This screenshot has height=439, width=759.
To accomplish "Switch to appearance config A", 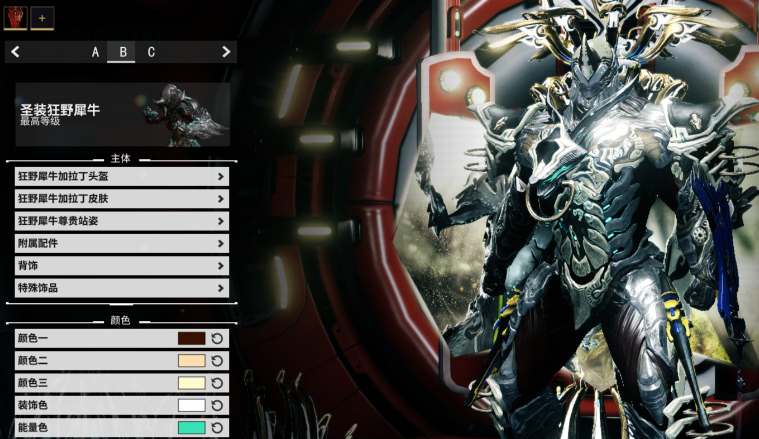I will click(96, 52).
